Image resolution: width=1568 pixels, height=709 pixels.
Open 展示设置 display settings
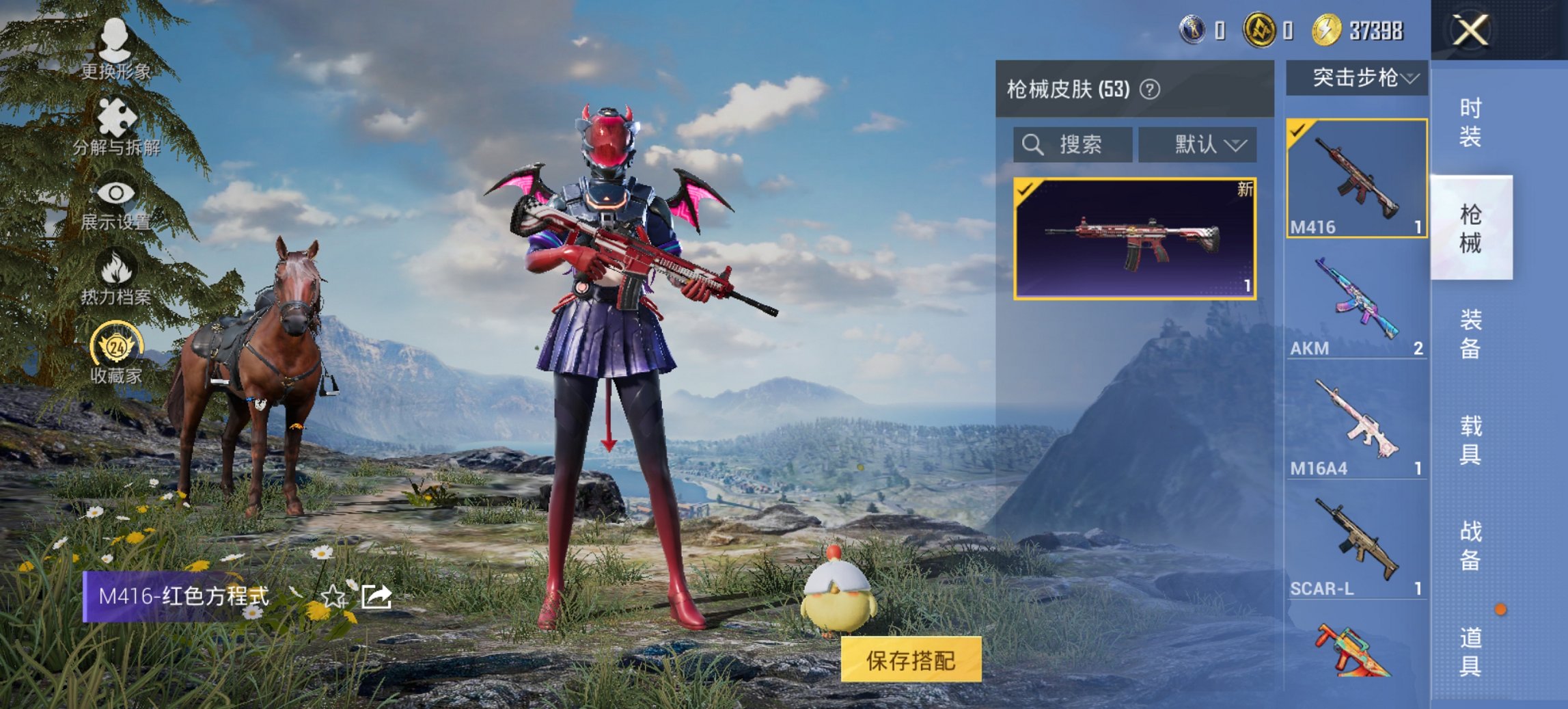pos(116,200)
